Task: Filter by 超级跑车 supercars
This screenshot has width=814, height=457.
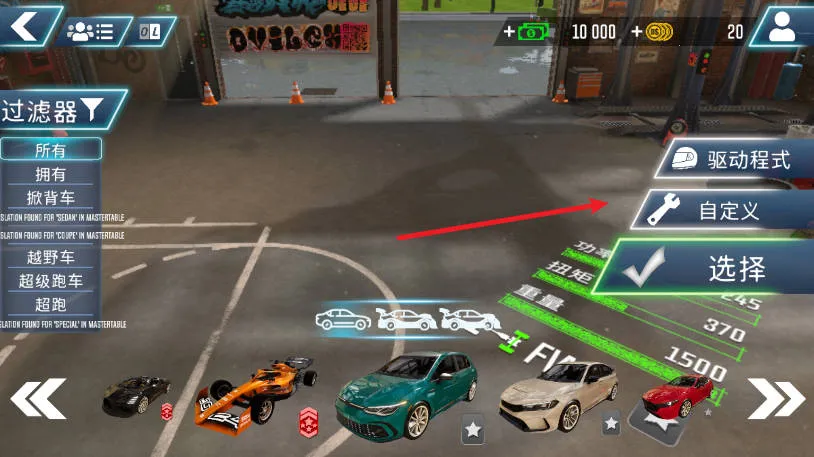Action: [51, 280]
